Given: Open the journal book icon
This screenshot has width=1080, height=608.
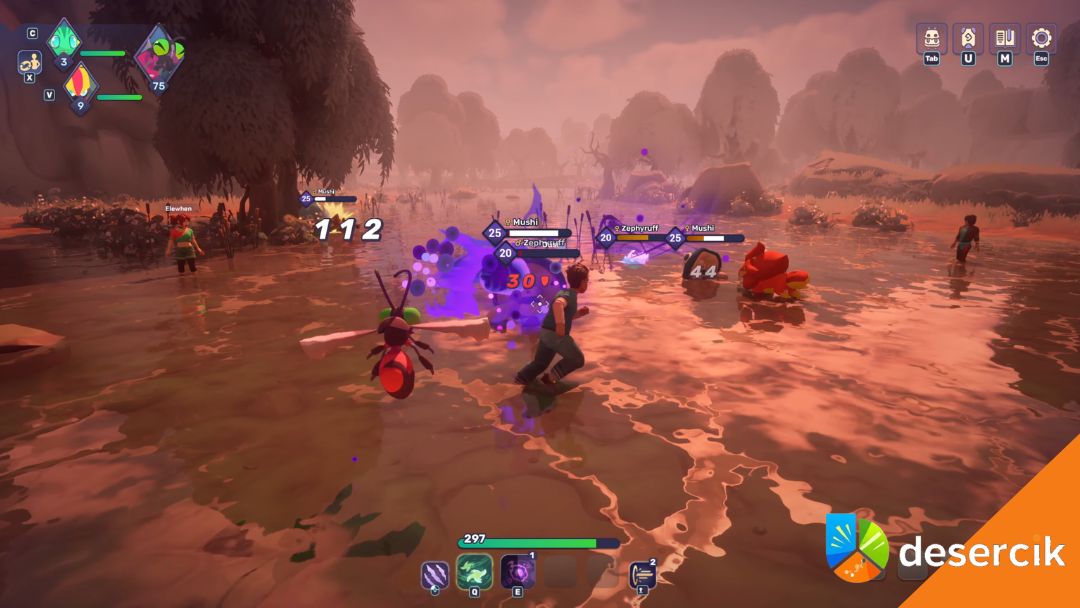Looking at the screenshot, I should coord(1005,38).
